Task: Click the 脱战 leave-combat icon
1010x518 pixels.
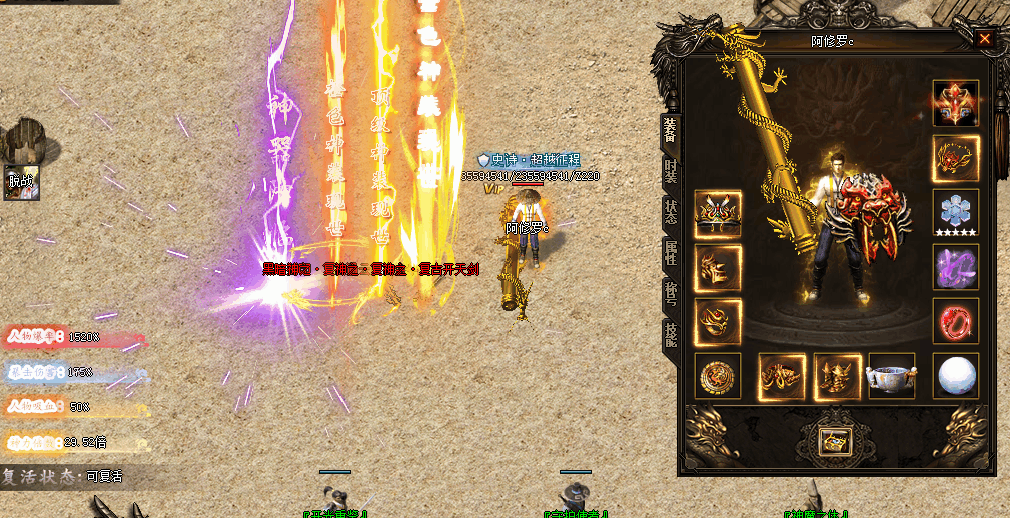Action: pos(21,182)
